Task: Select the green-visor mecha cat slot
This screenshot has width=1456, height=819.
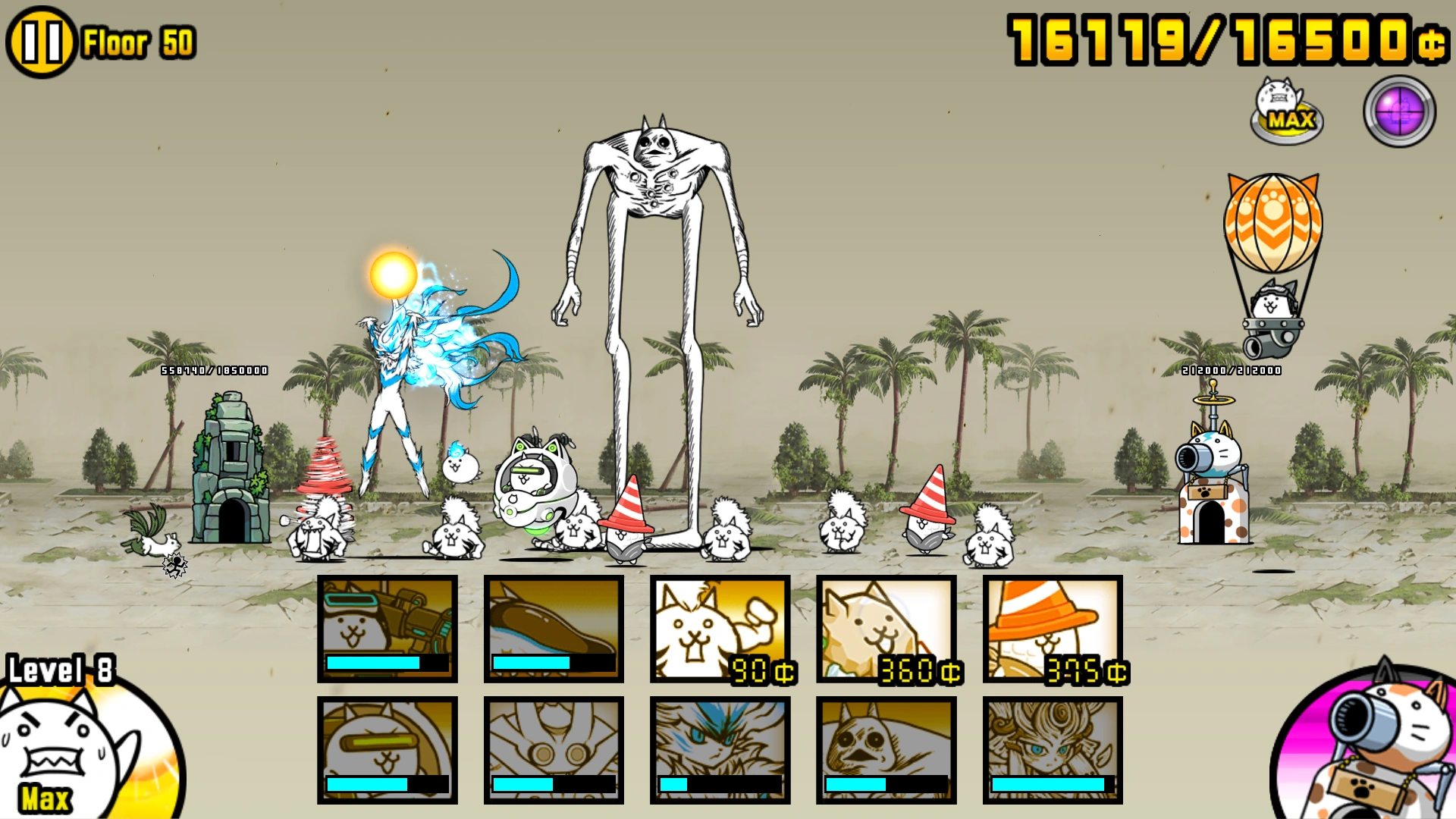Action: pyautogui.click(x=387, y=747)
